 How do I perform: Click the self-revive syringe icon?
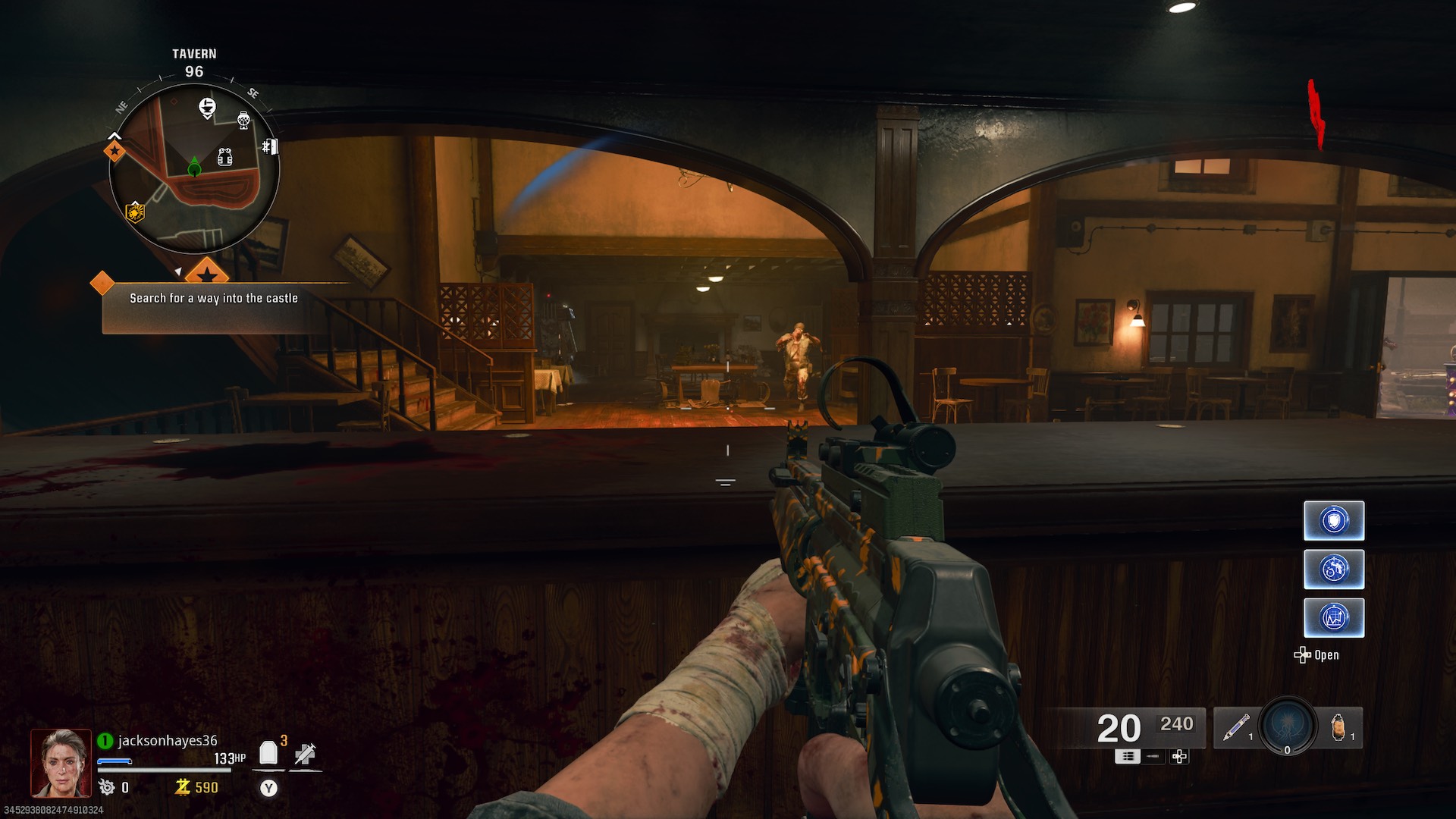click(x=305, y=754)
